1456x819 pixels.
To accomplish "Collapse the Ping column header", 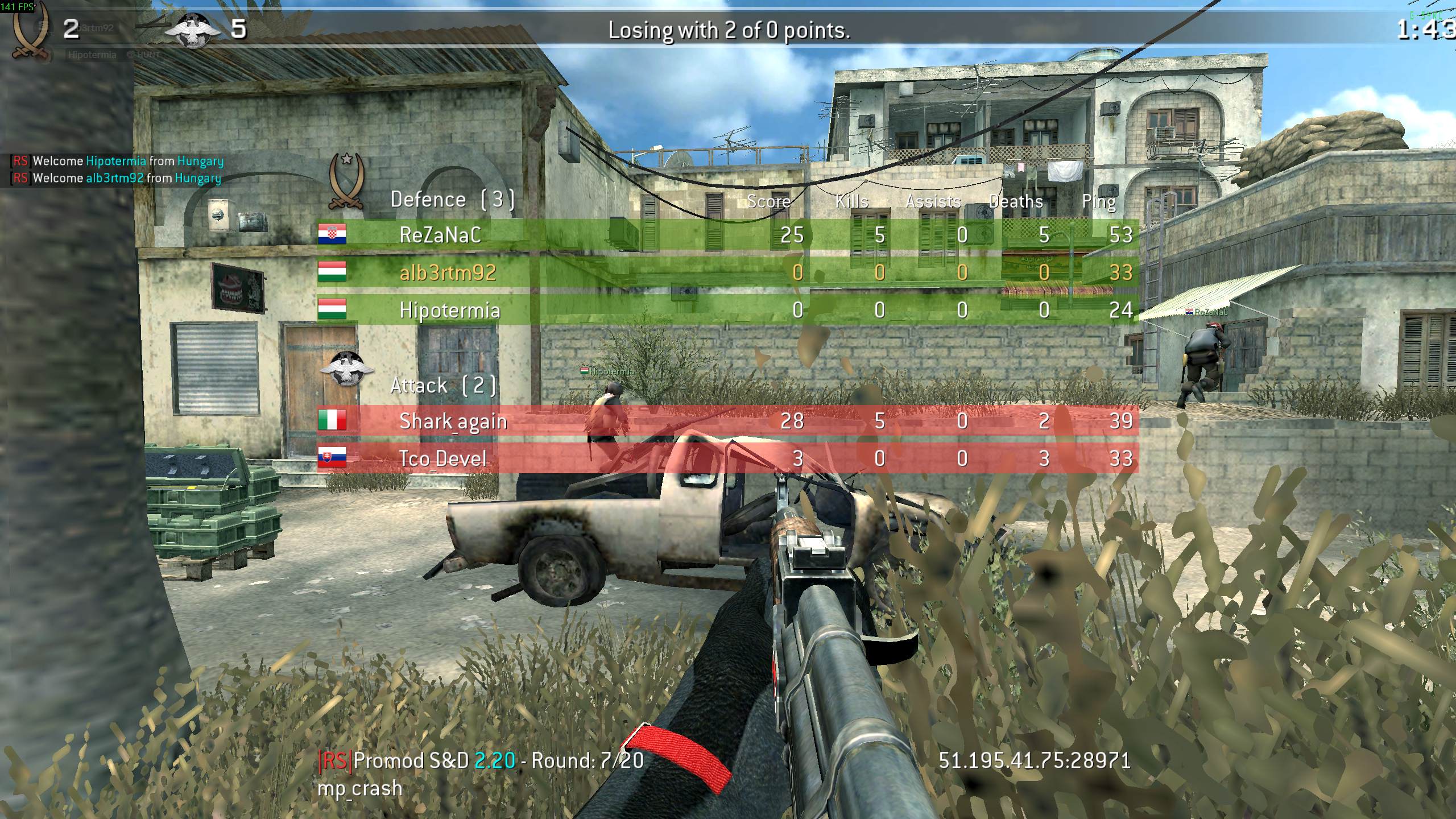I will pyautogui.click(x=1099, y=201).
